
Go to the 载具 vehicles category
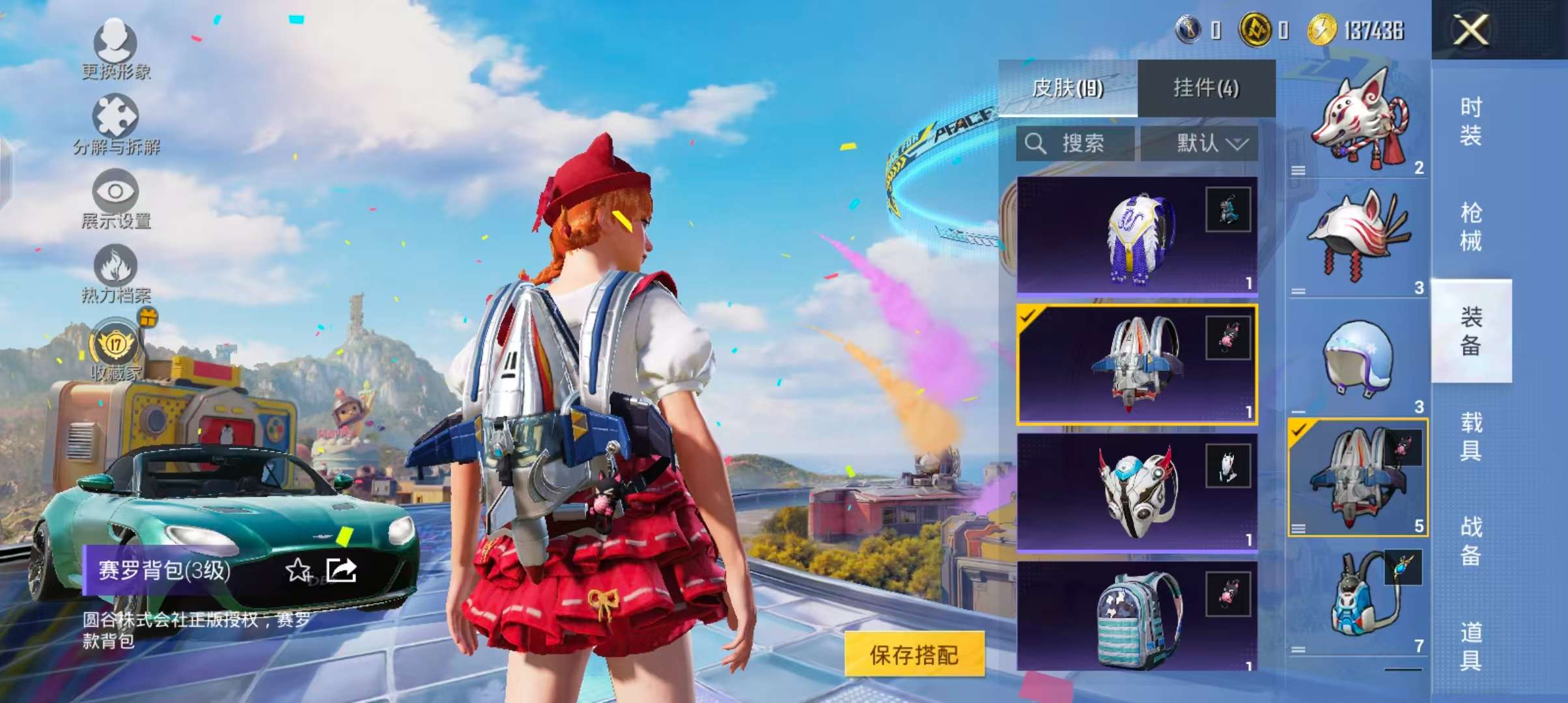(x=1471, y=436)
